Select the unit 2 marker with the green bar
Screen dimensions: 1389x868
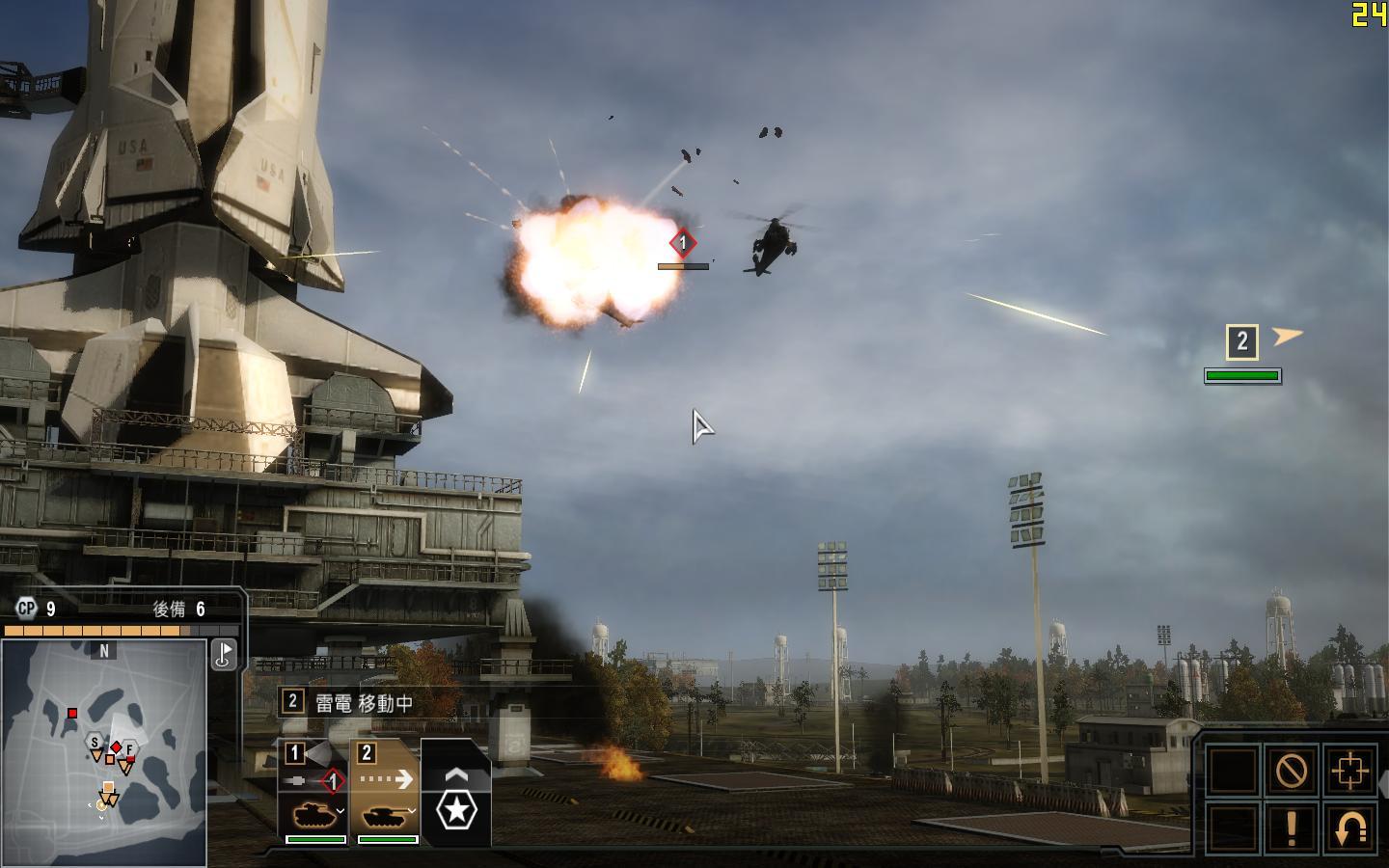click(1242, 341)
